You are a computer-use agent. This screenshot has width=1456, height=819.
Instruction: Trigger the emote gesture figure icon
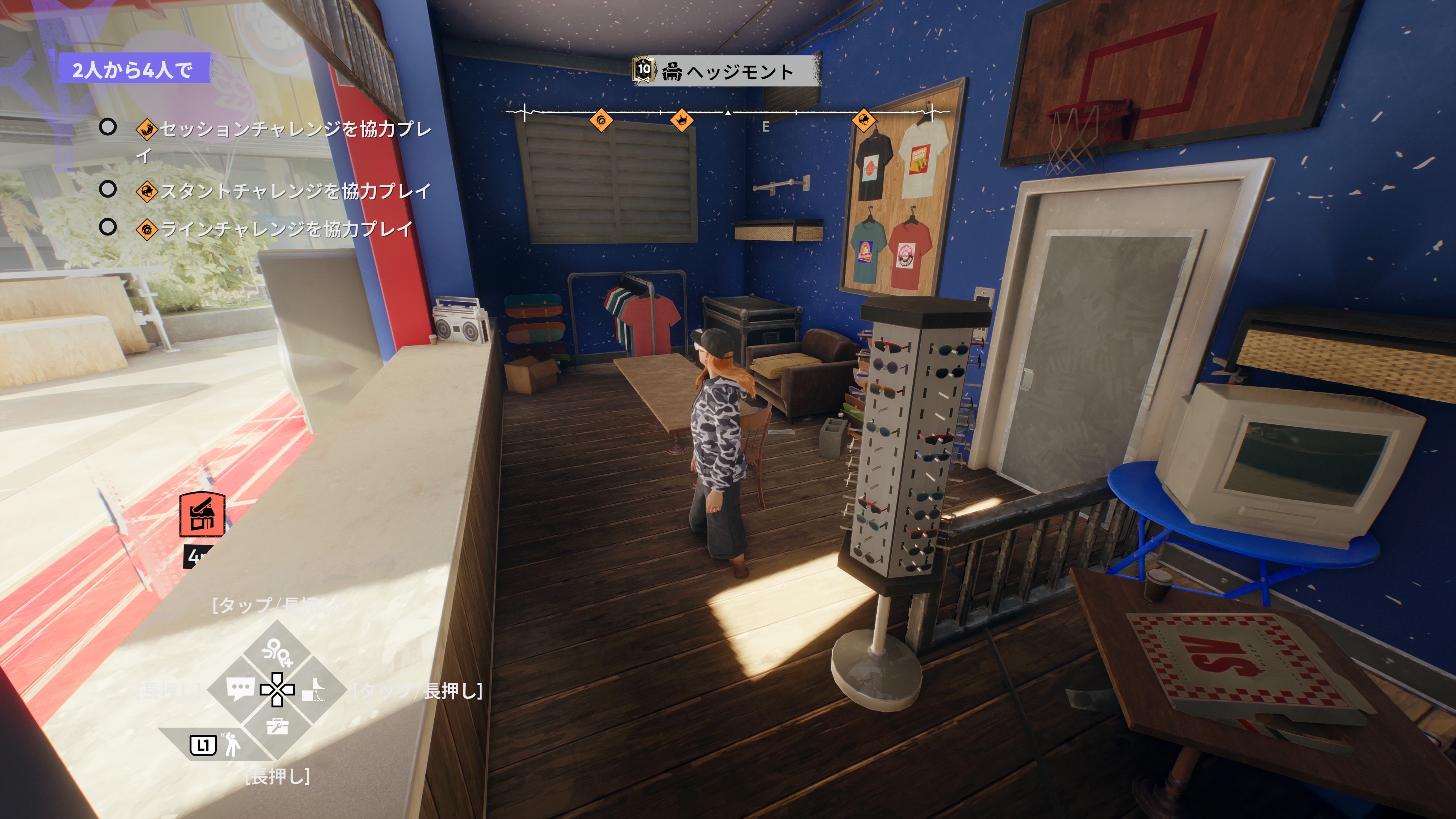point(232,745)
